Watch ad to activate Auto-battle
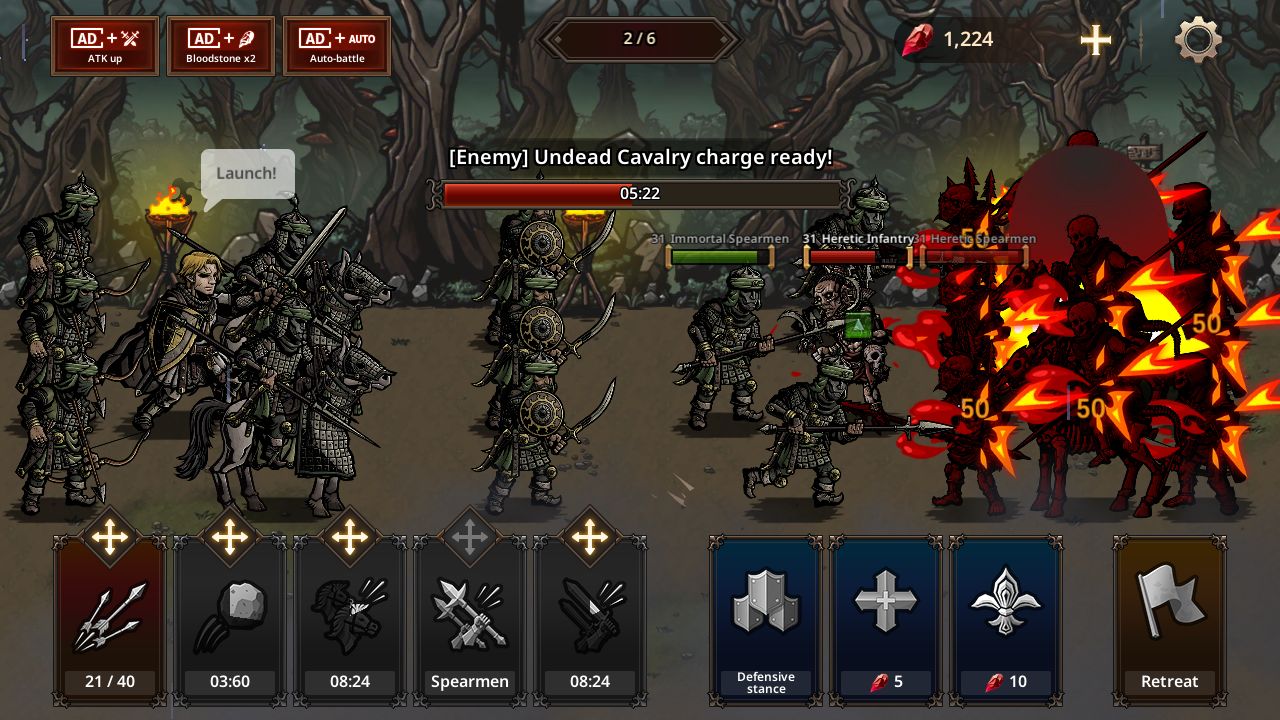This screenshot has width=1280, height=720. click(x=334, y=45)
